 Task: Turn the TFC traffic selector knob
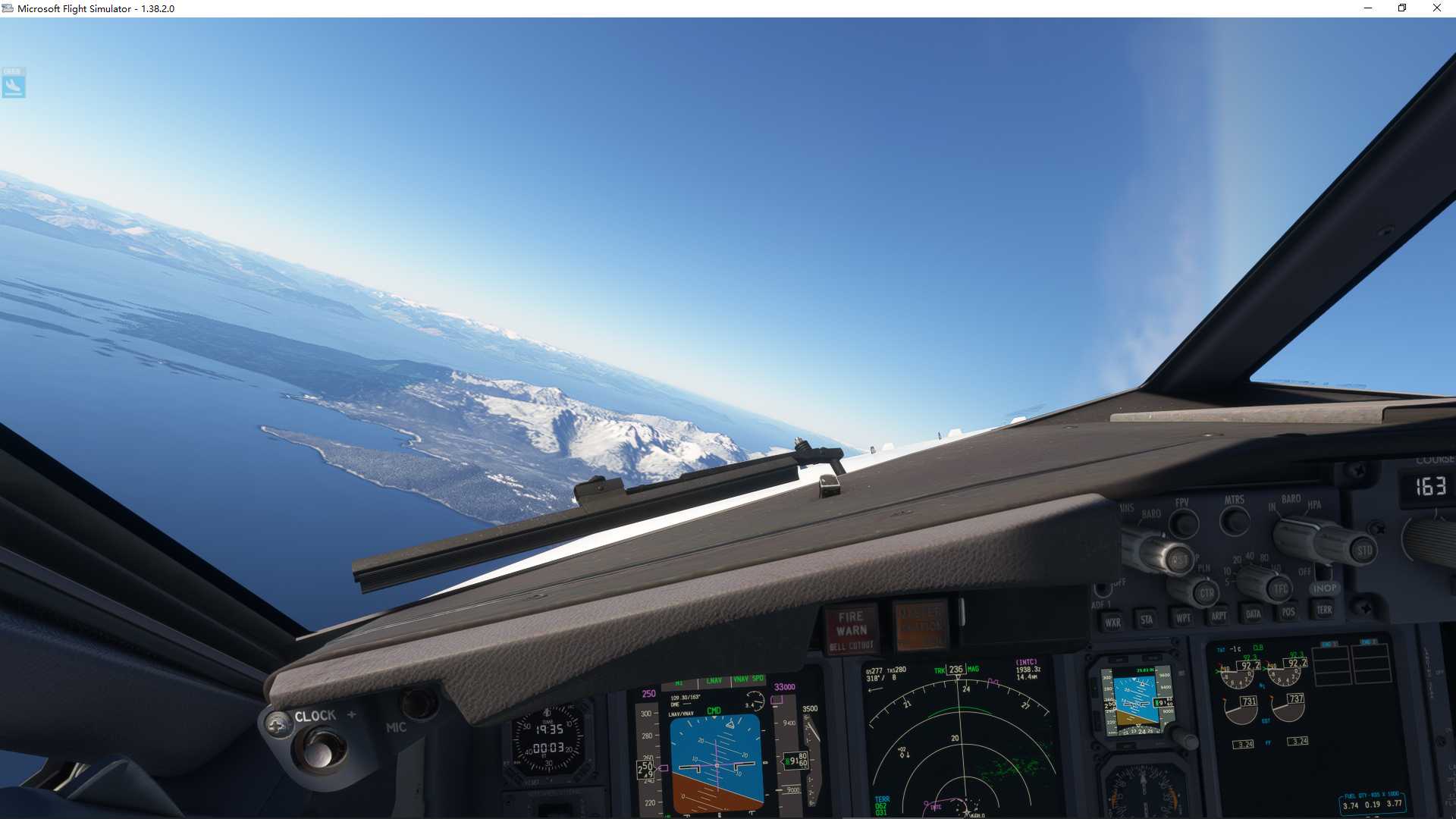[x=1281, y=588]
